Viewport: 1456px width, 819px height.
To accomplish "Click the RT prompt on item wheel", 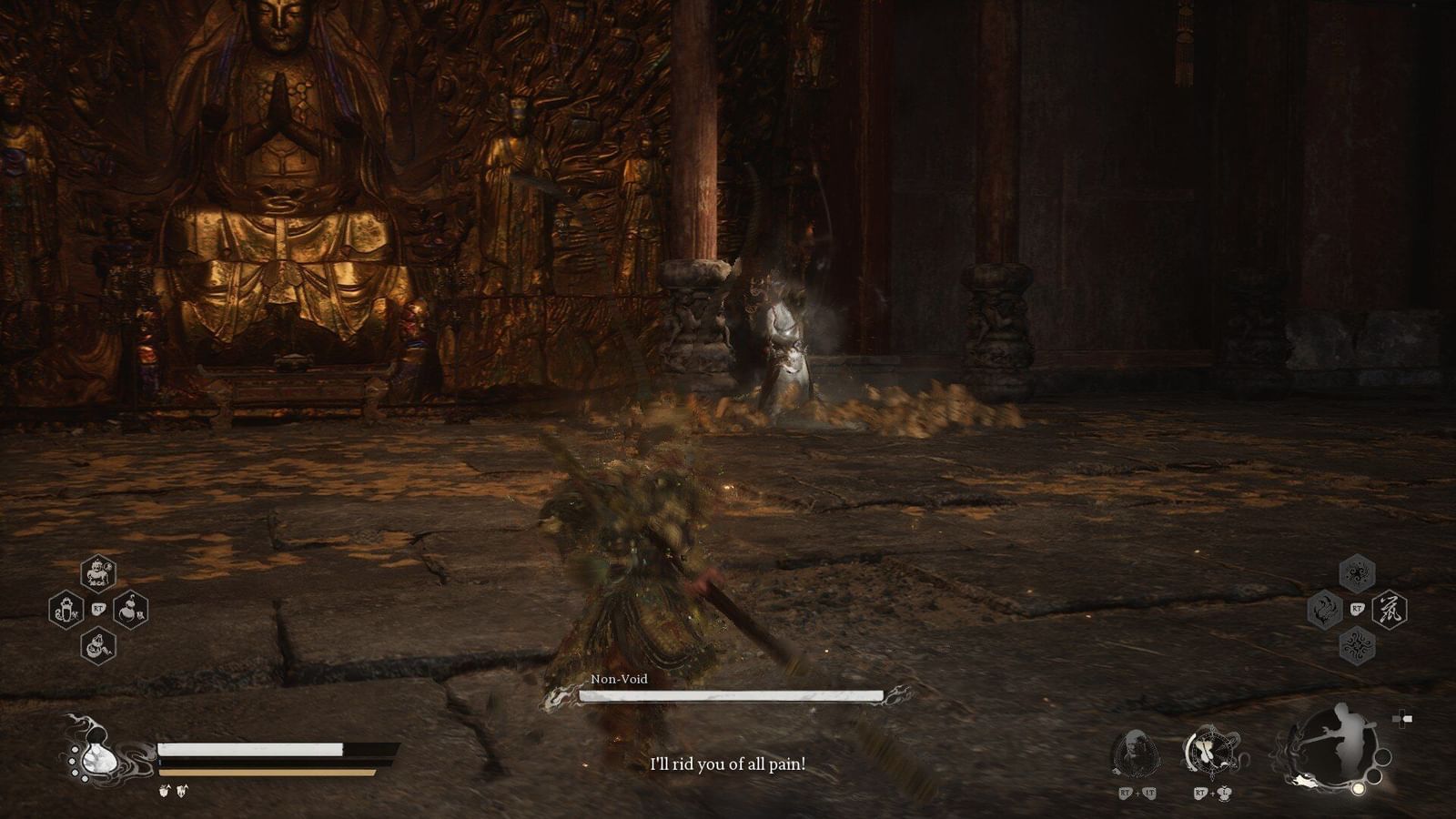I will coord(98,608).
